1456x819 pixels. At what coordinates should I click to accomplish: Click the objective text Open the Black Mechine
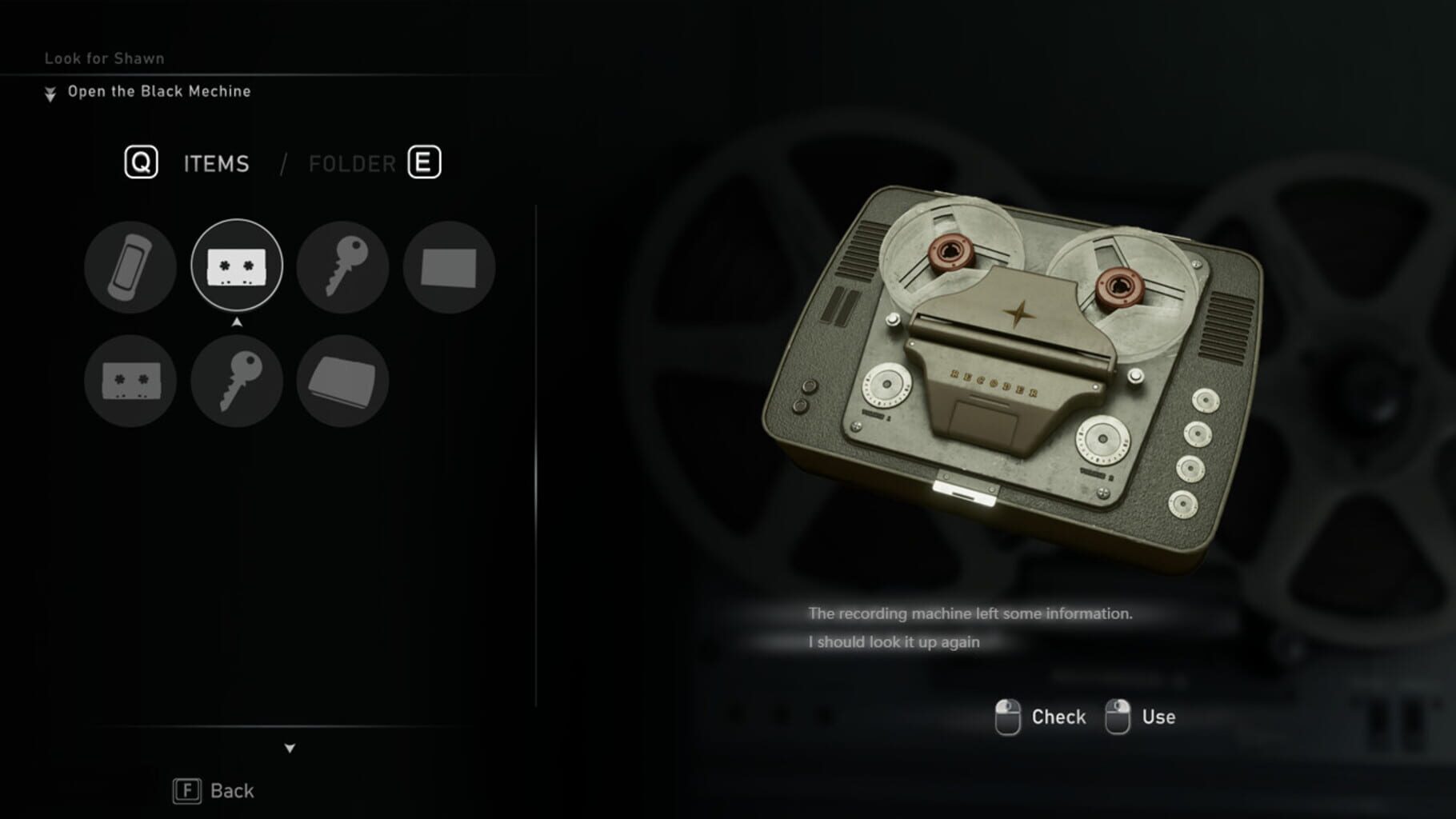(159, 91)
